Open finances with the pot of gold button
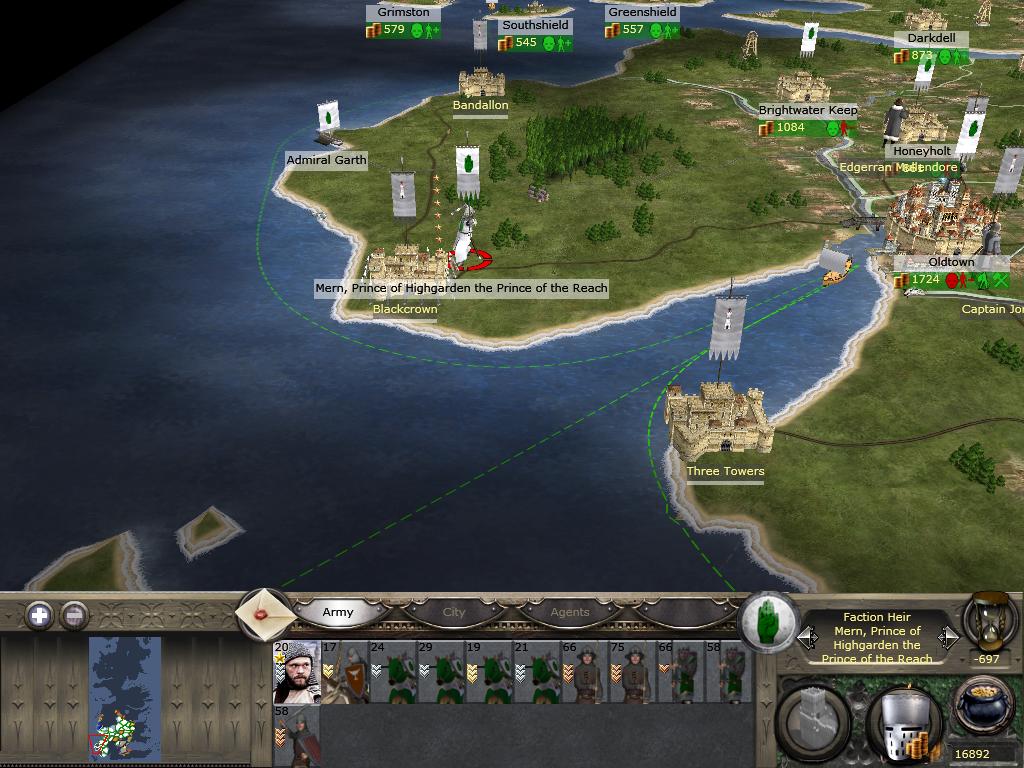 coord(984,708)
